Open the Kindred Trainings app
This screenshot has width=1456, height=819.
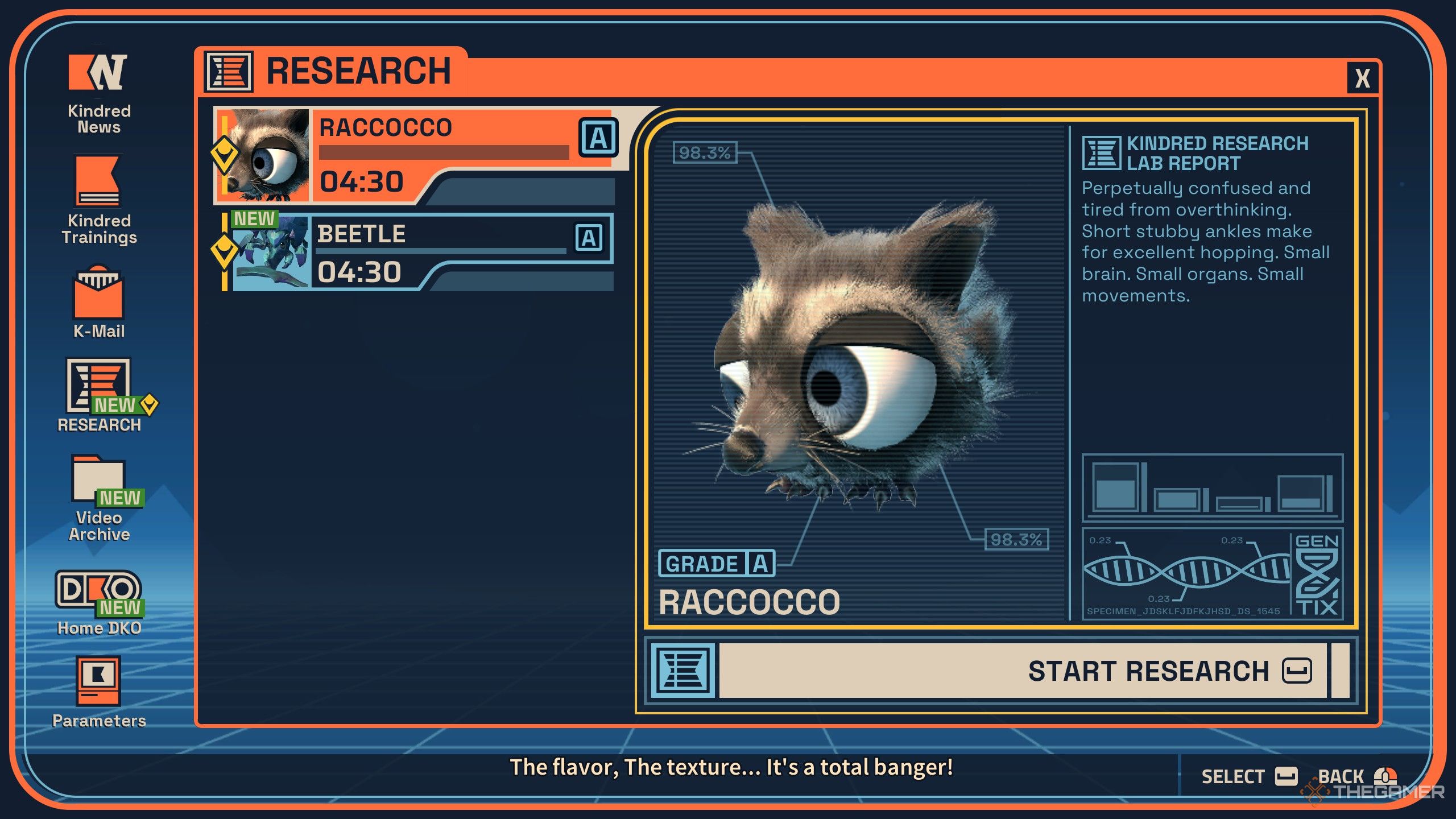[99, 199]
